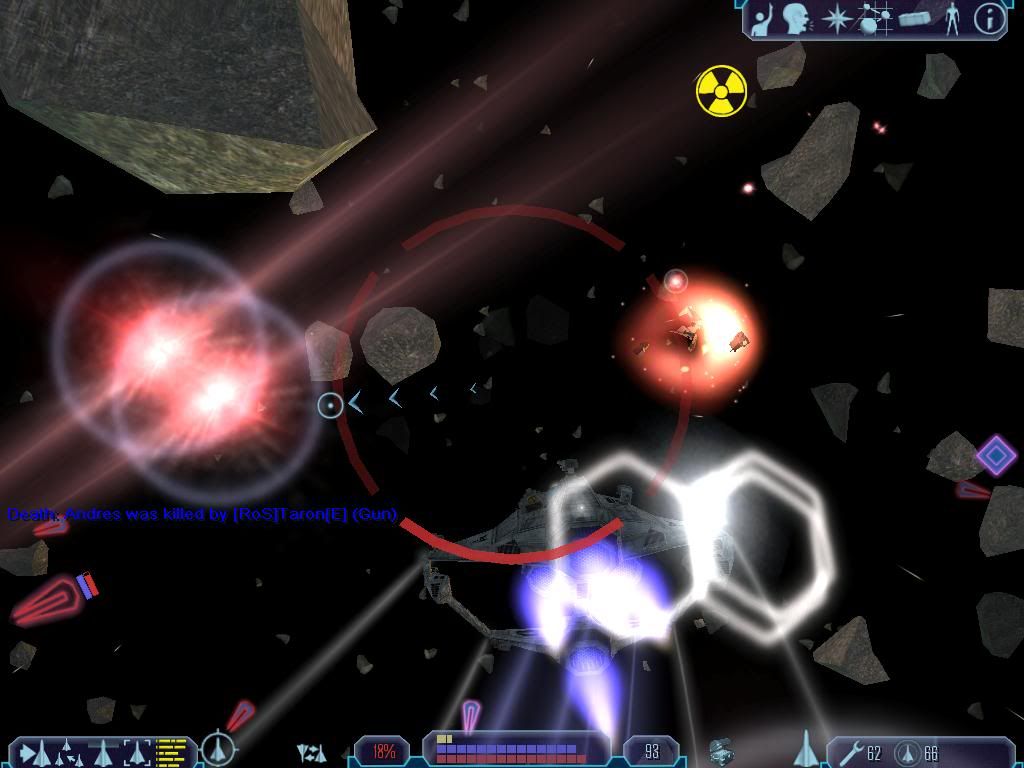
Task: Open chat via the speaking head icon
Action: click(x=796, y=18)
